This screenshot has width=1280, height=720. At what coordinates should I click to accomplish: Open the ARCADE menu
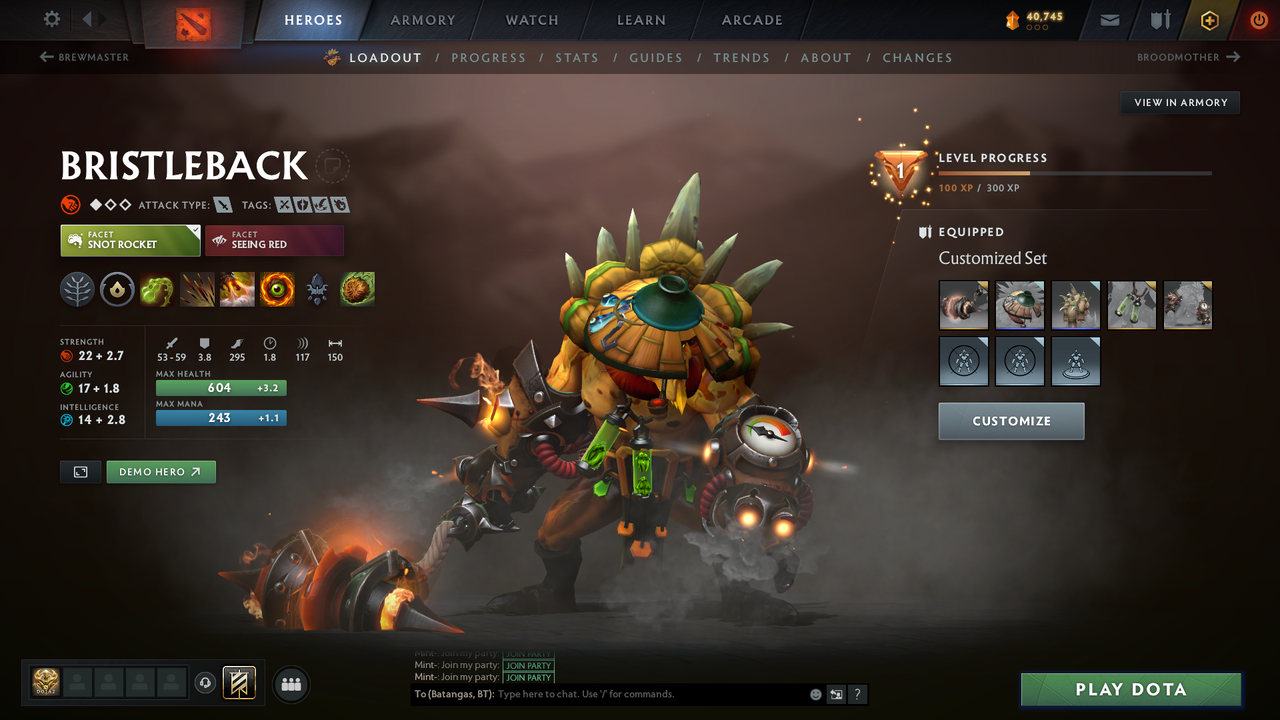[x=751, y=19]
